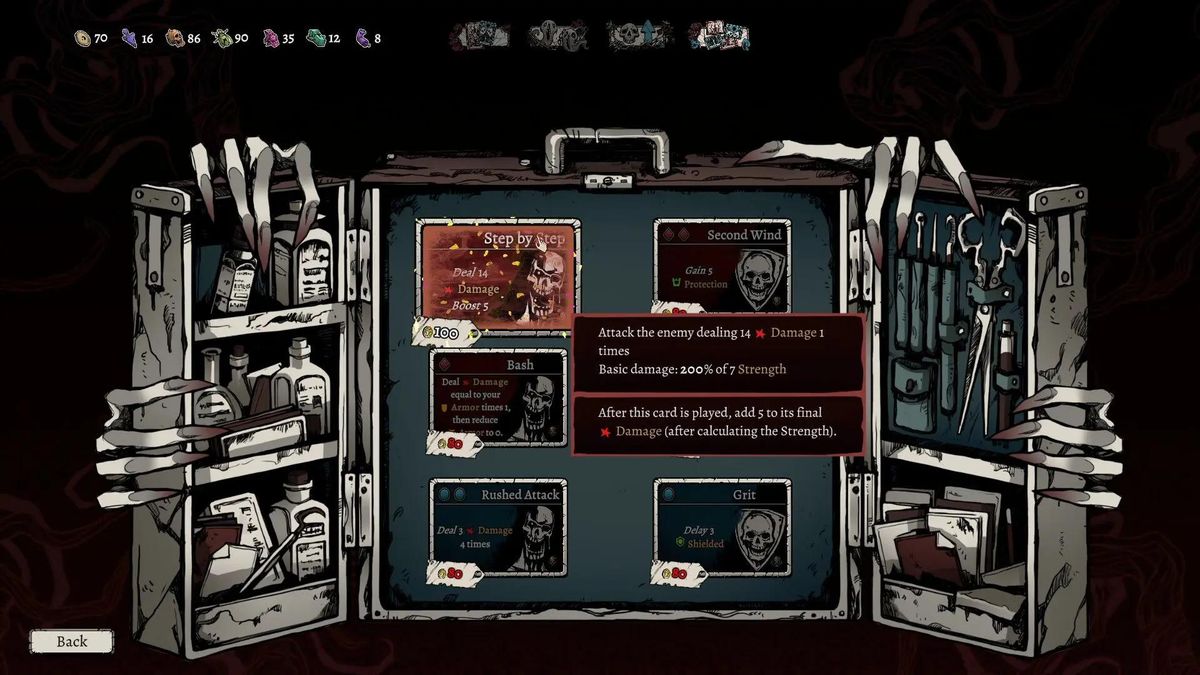Pick the Grit card
Image resolution: width=1200 pixels, height=675 pixels.
[x=722, y=526]
